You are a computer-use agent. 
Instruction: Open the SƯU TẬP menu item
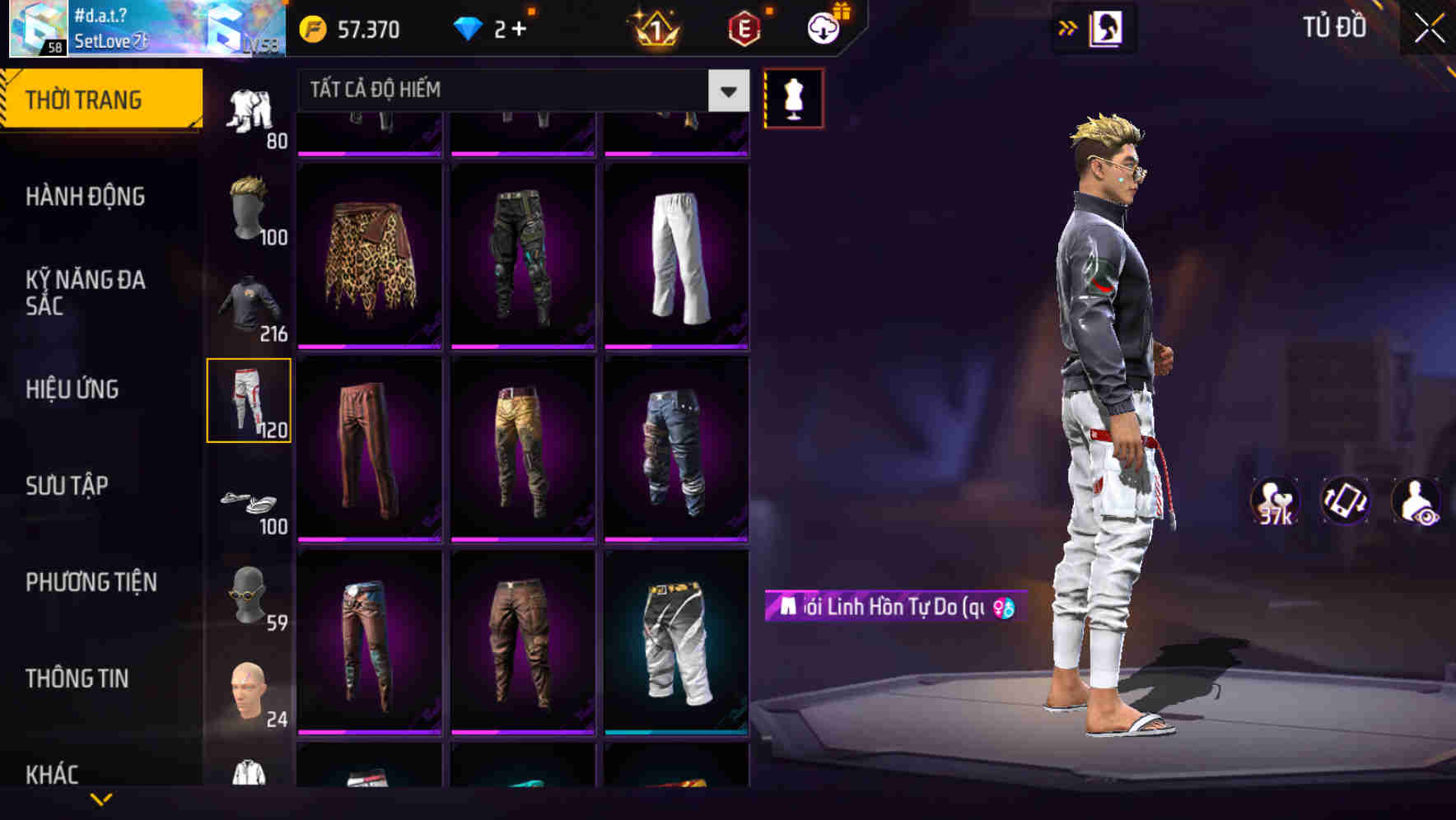(x=68, y=487)
